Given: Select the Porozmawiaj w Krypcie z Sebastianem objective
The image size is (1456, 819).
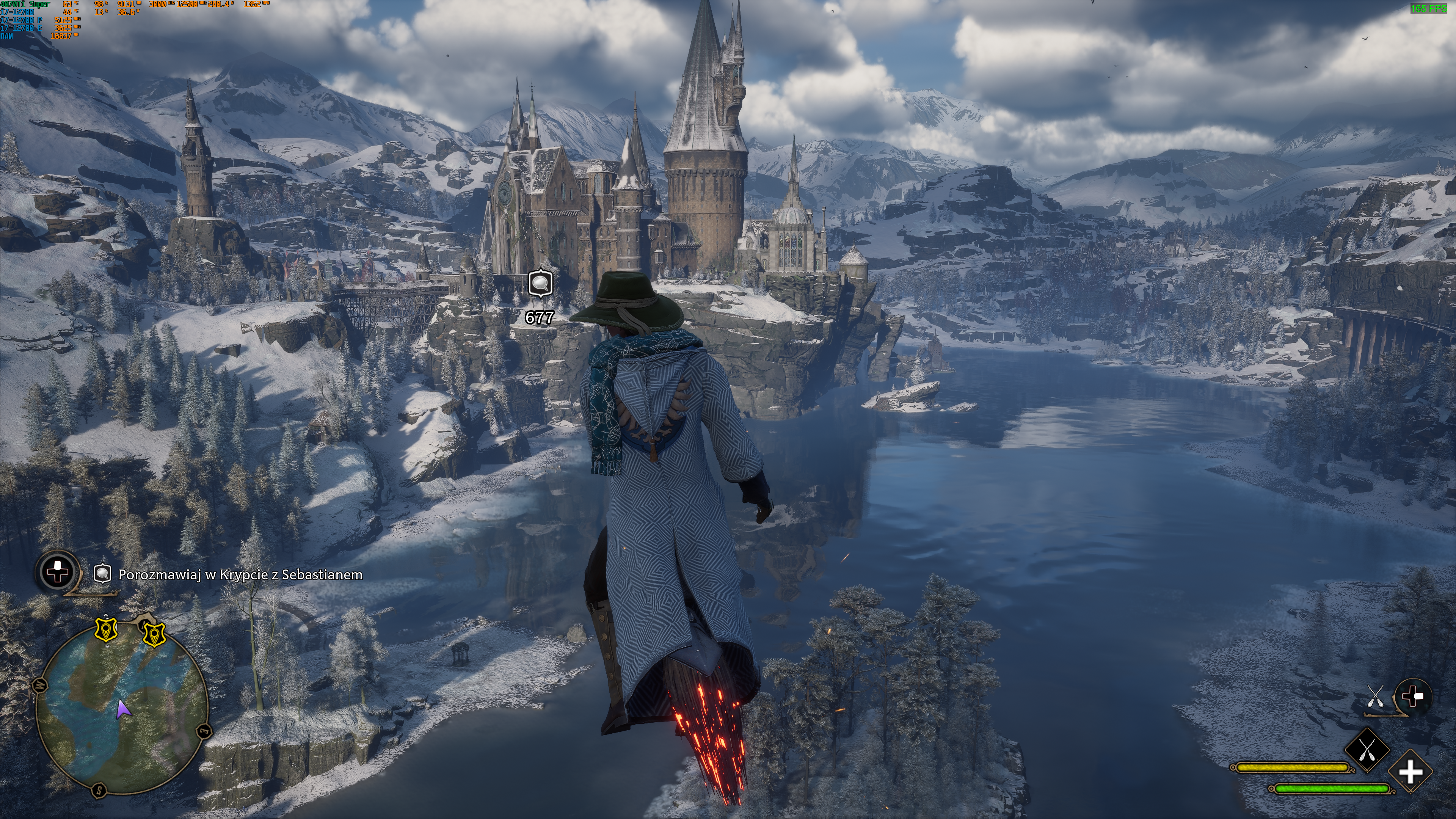Looking at the screenshot, I should (240, 574).
